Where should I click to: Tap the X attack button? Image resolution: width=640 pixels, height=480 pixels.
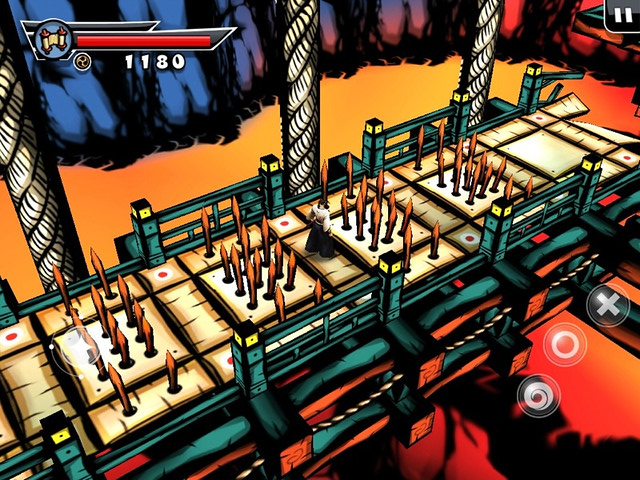607,304
